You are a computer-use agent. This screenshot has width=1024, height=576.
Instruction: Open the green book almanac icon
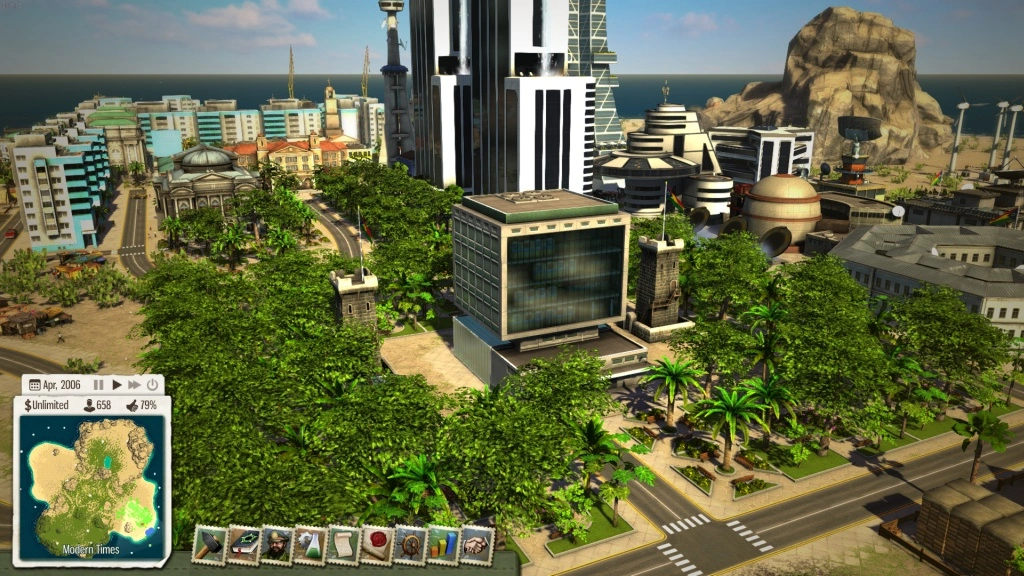(x=242, y=545)
